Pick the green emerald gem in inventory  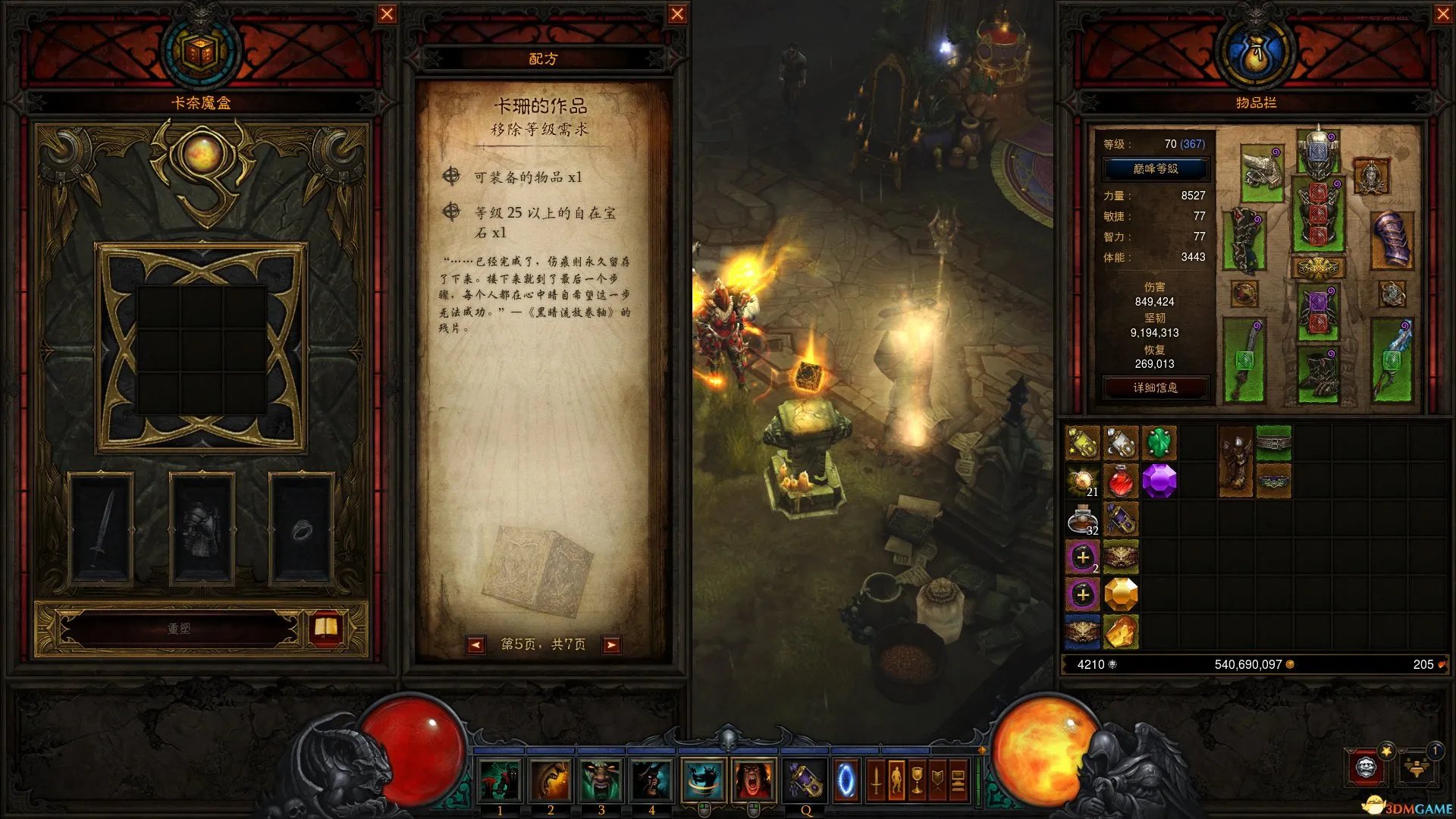tap(1159, 443)
